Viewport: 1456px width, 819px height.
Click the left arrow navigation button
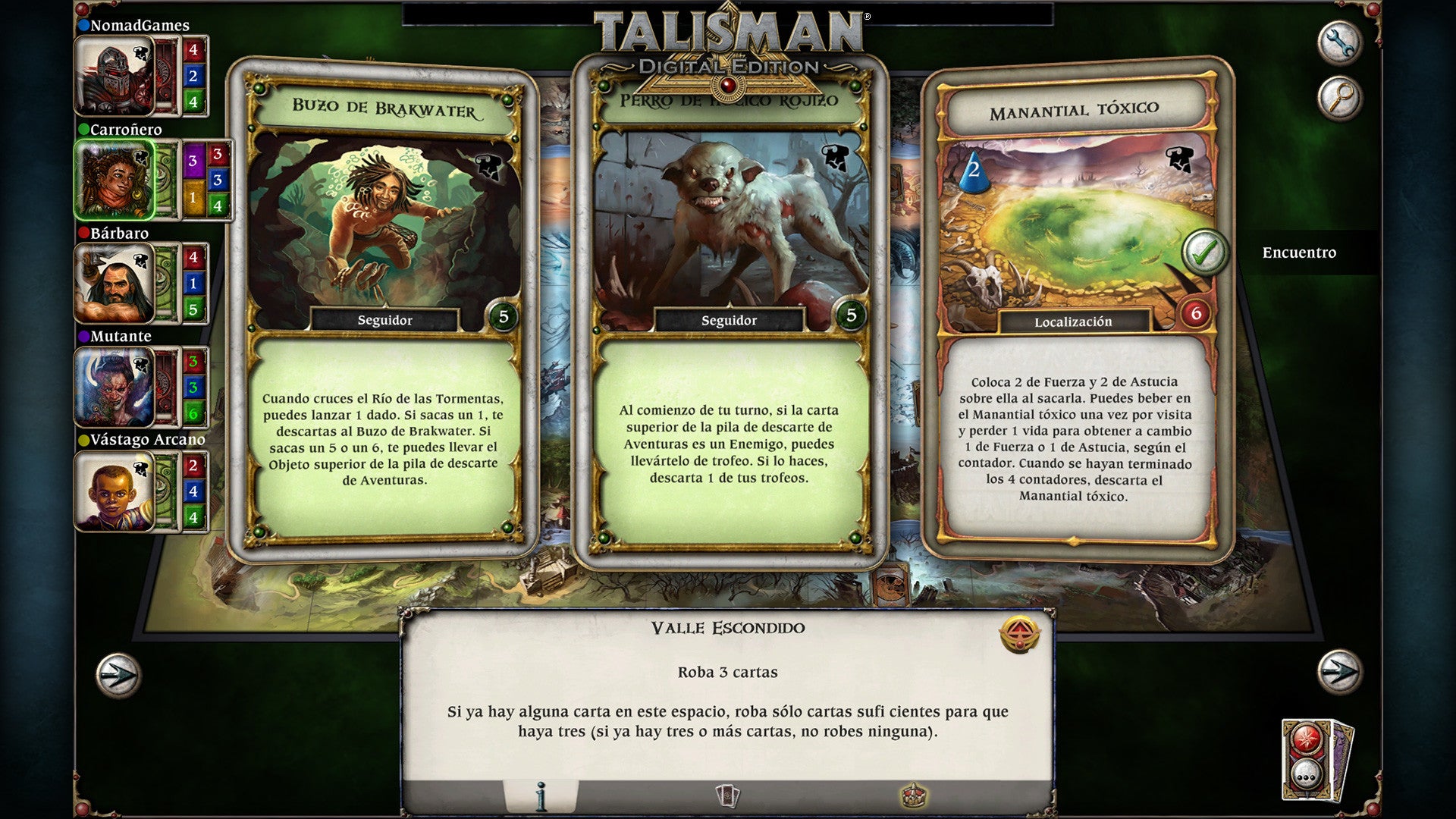point(118,674)
